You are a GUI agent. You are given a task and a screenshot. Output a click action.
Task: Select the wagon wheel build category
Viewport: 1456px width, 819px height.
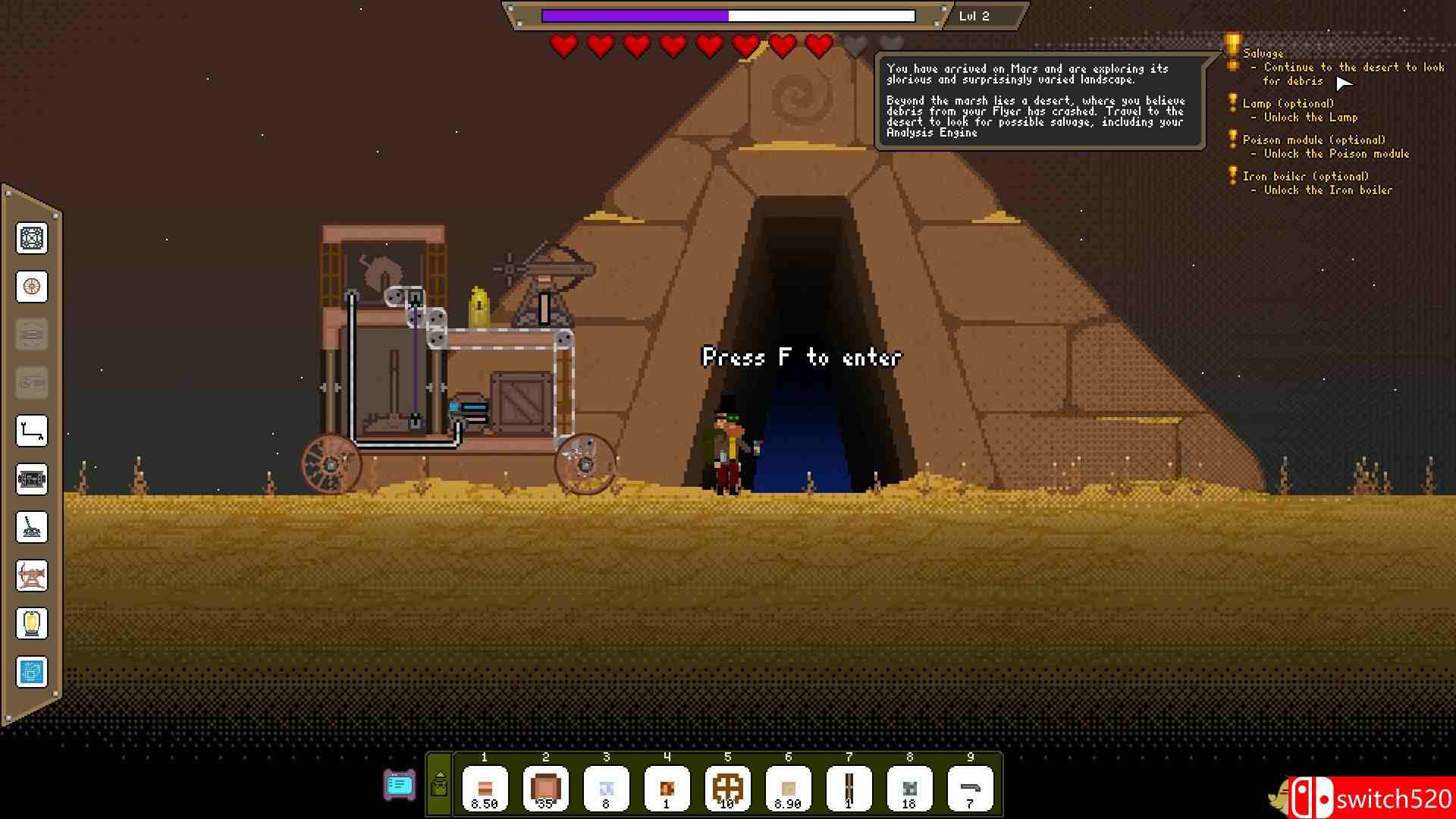32,287
